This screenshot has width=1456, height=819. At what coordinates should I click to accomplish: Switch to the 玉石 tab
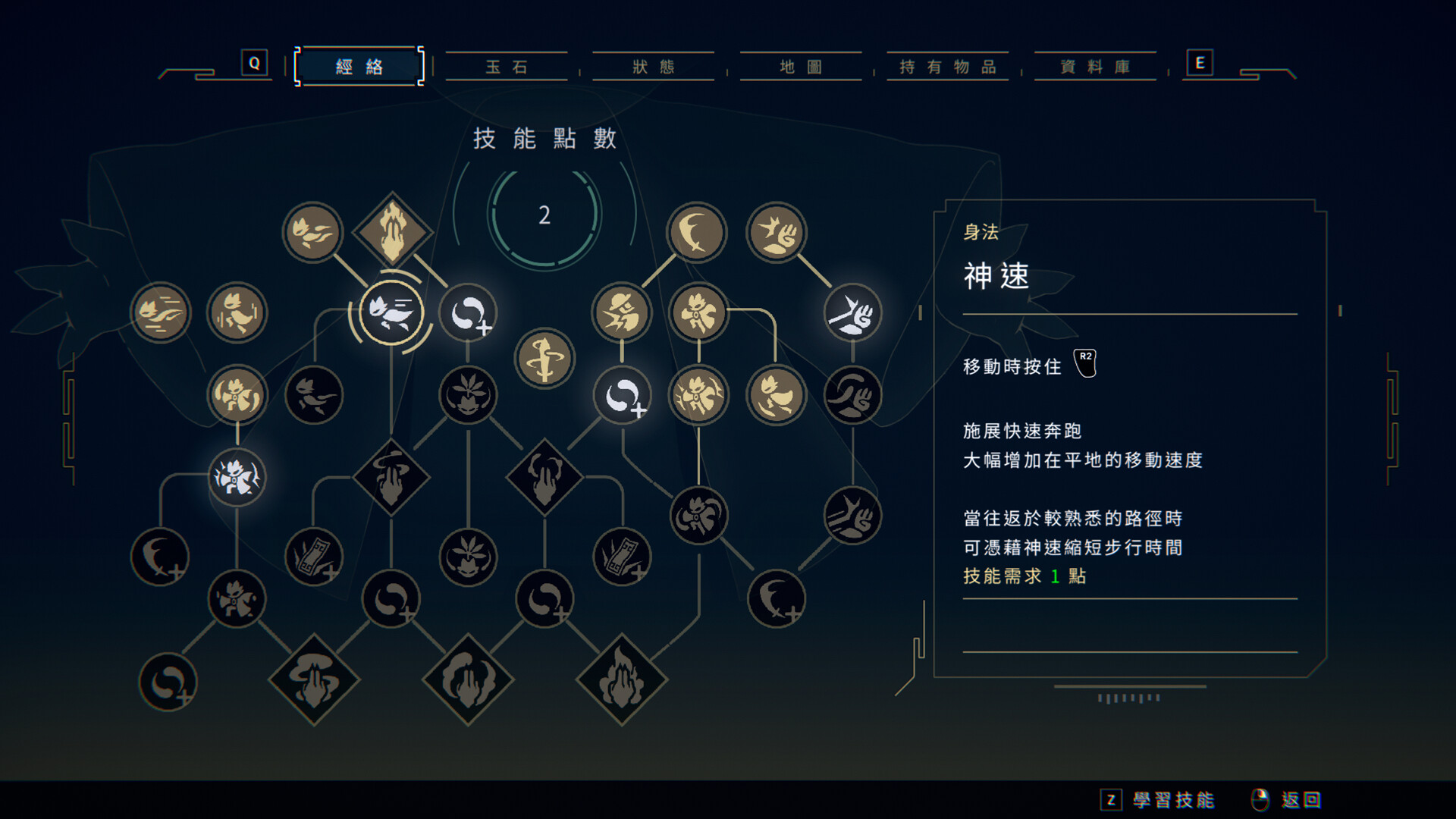click(507, 67)
